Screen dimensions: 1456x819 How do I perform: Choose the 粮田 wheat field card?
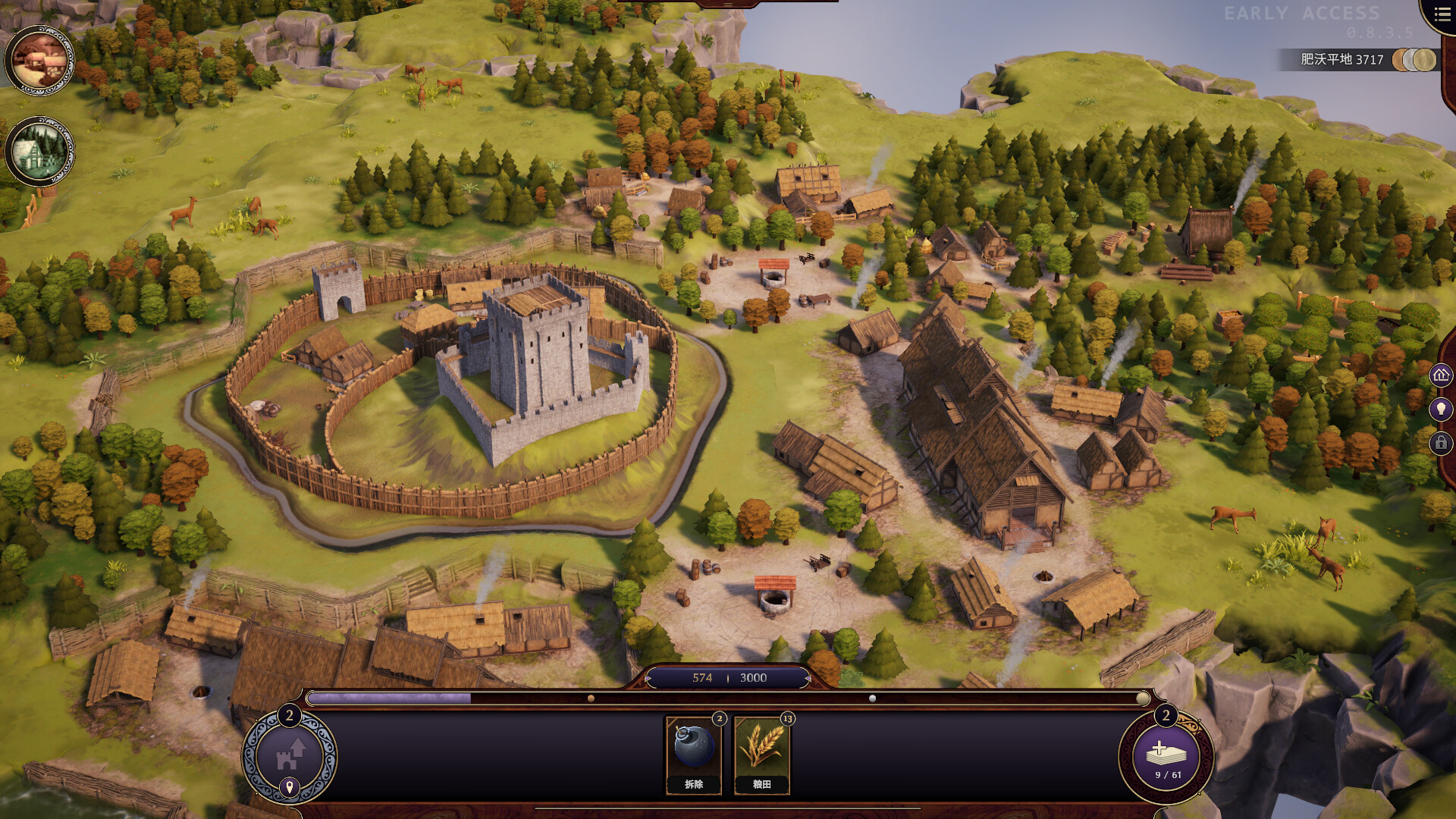pyautogui.click(x=761, y=755)
